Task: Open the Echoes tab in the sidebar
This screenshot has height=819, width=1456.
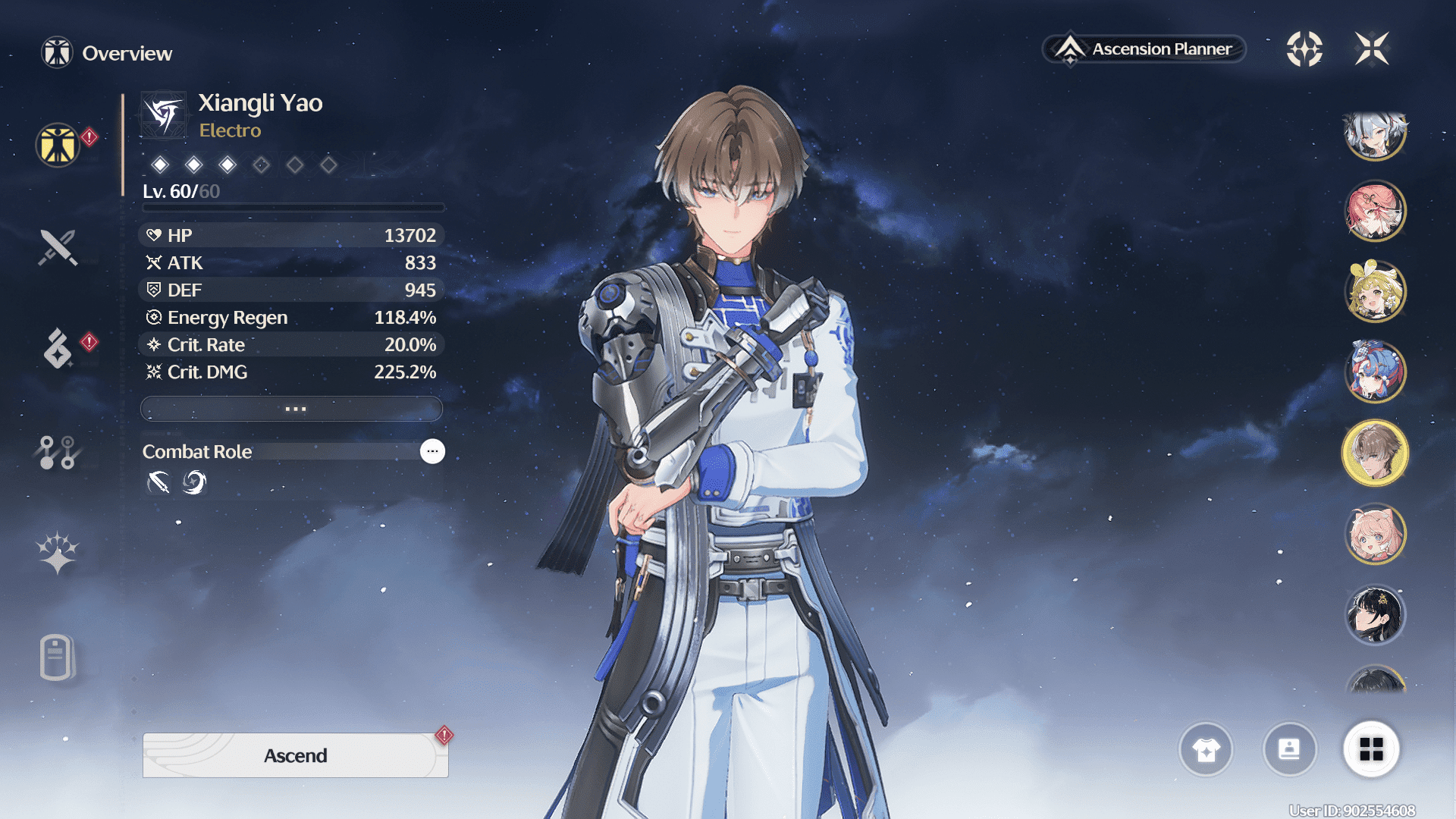Action: pyautogui.click(x=58, y=348)
